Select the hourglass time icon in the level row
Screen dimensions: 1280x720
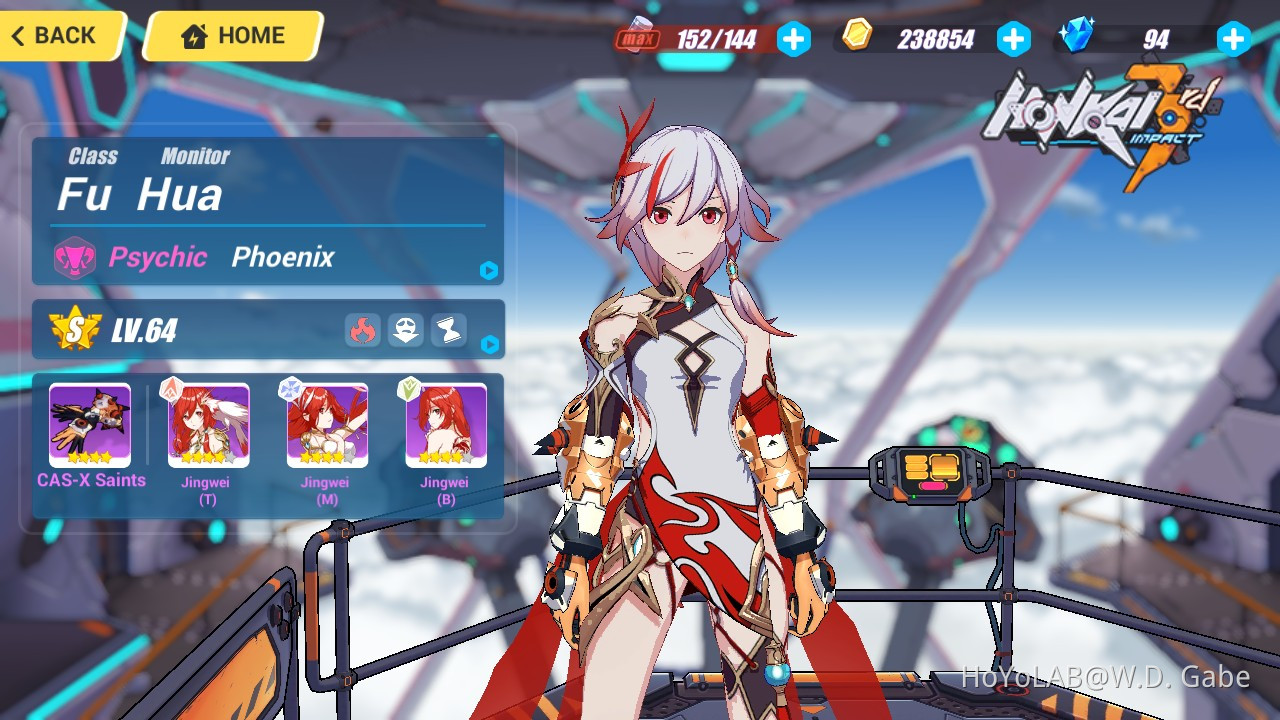pyautogui.click(x=447, y=330)
